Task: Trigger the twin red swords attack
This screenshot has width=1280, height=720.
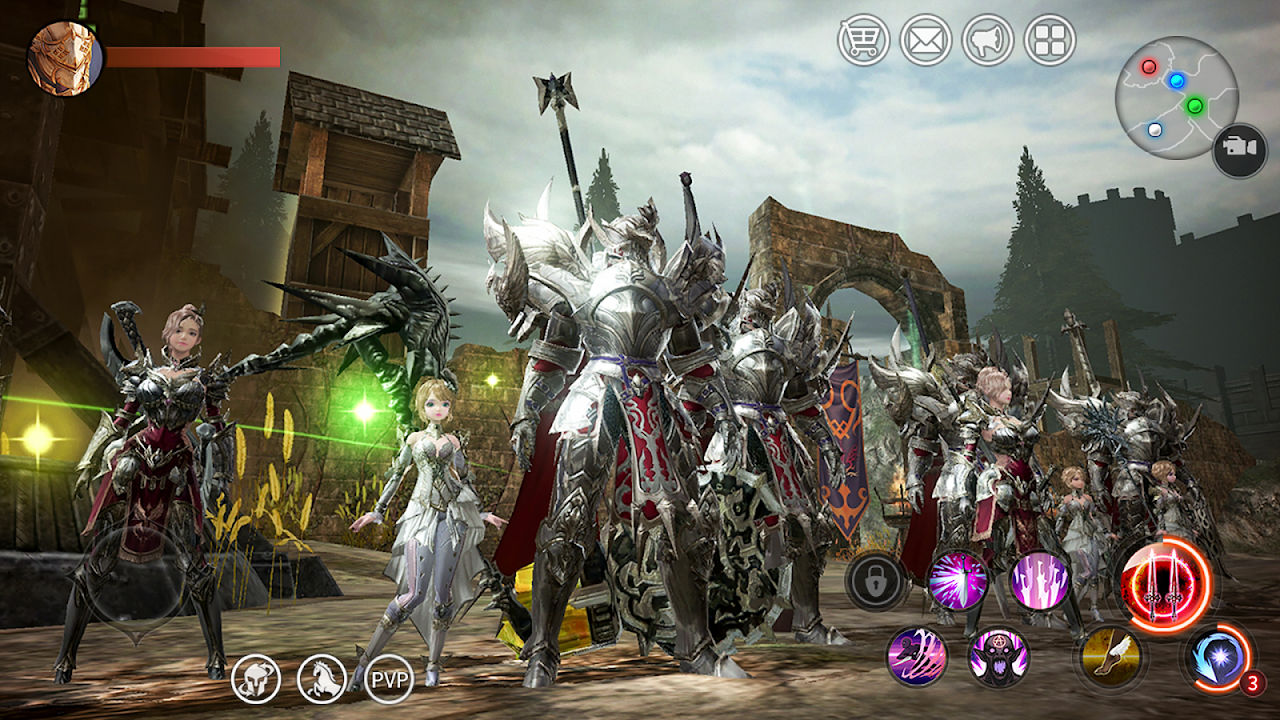Action: (1164, 585)
